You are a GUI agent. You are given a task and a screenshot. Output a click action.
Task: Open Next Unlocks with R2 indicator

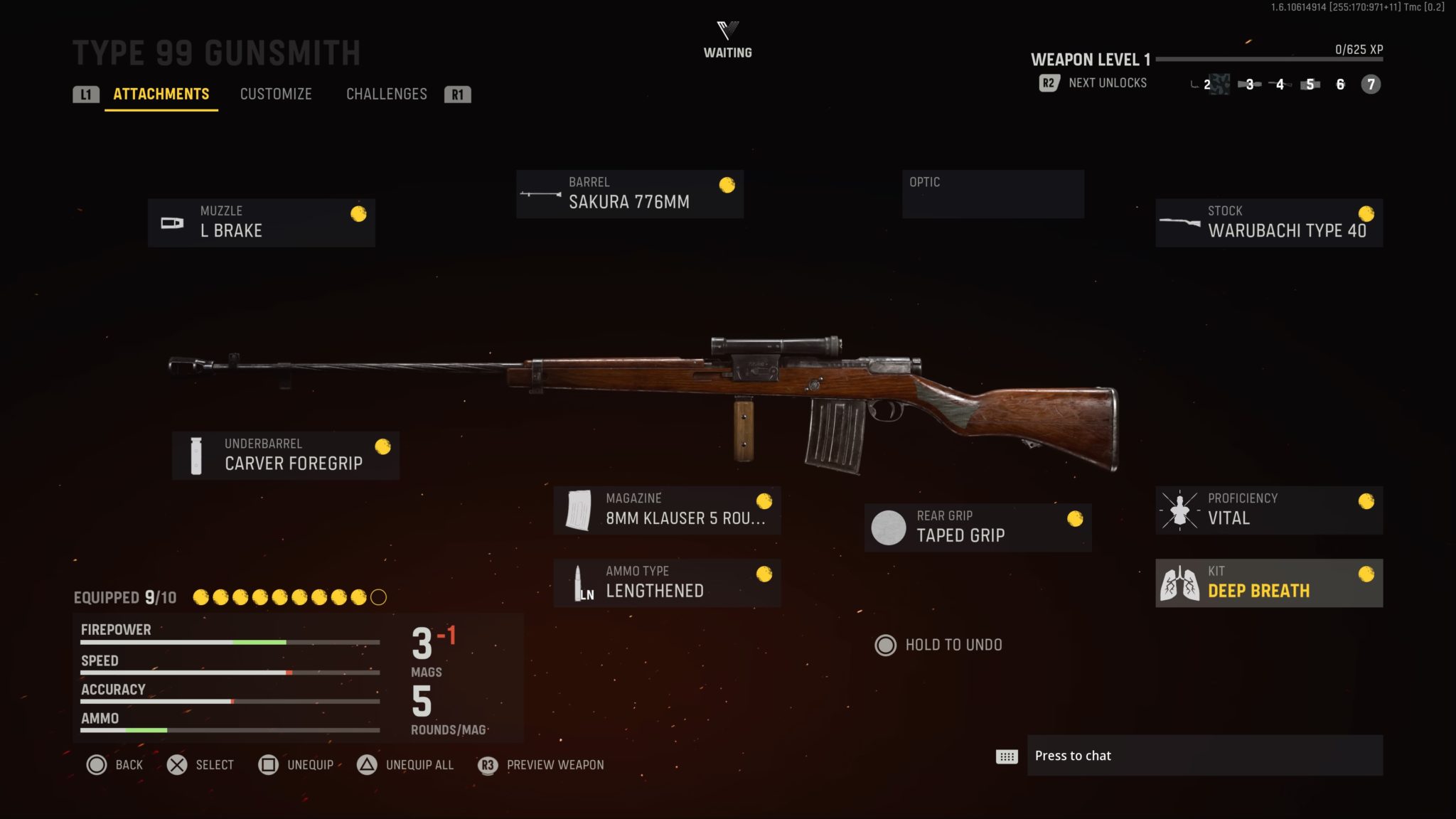pos(1095,83)
